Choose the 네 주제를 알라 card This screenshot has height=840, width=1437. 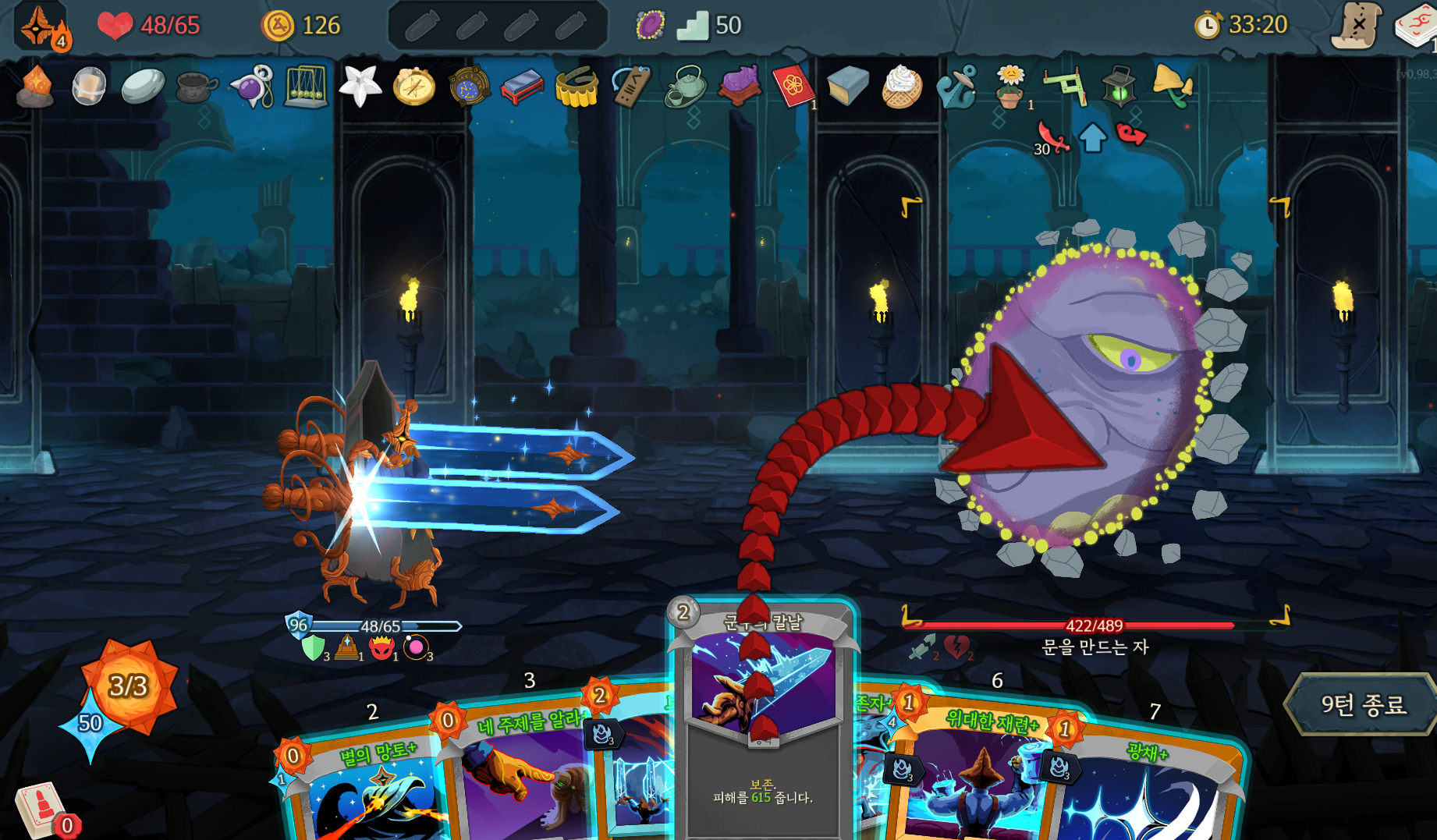[x=515, y=772]
